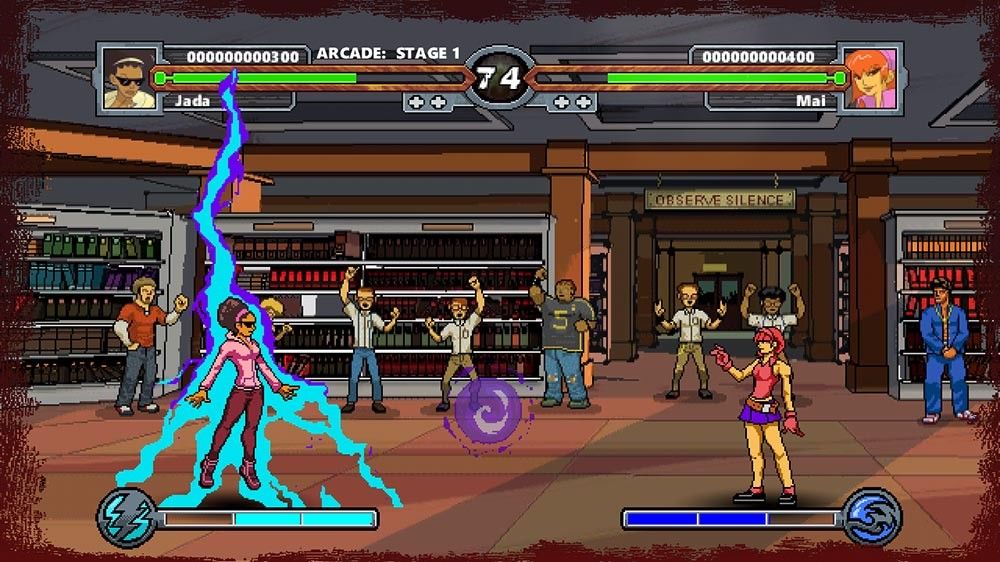Click Mai's character portrait
Screen dimensions: 1000x562
(x=870, y=78)
